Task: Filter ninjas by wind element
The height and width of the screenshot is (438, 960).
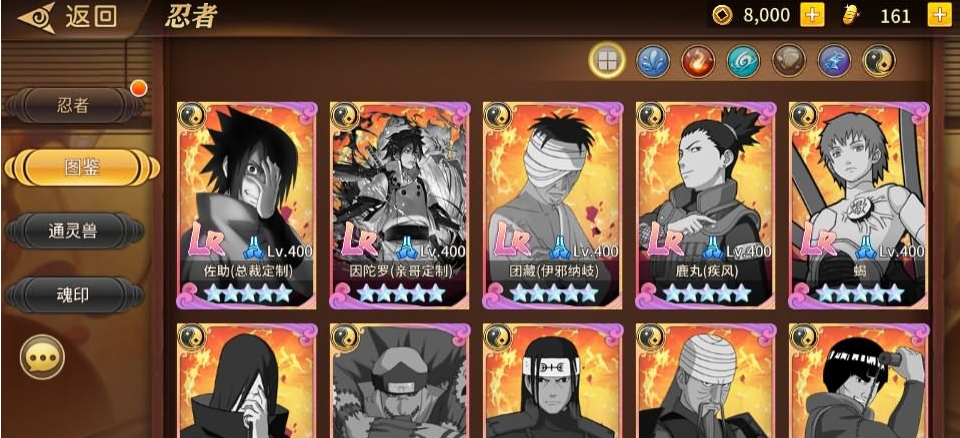Action: tap(743, 61)
